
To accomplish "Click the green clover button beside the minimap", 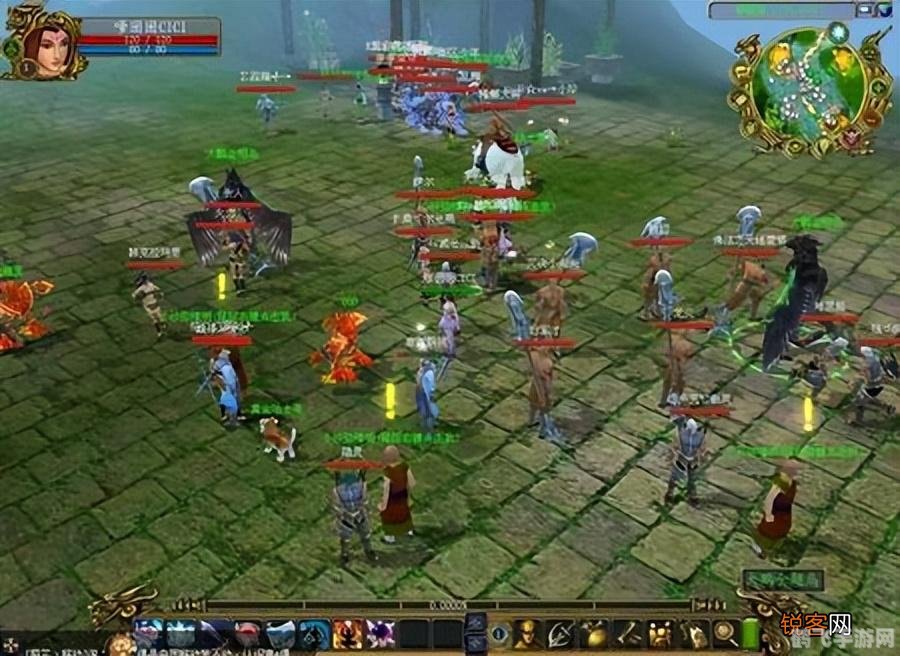I will tap(878, 87).
